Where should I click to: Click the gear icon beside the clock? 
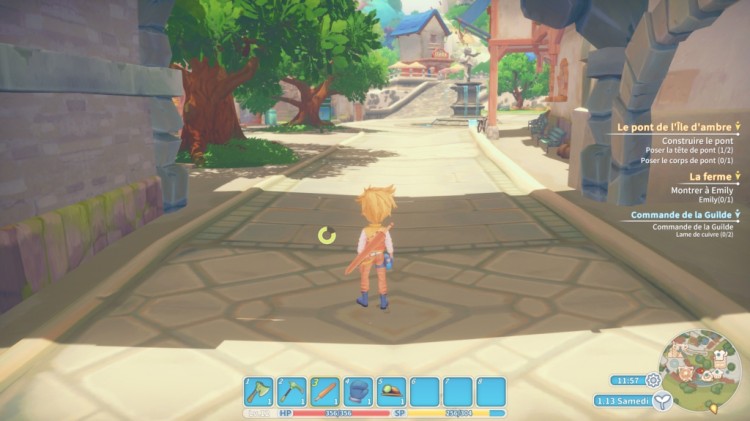tap(653, 380)
